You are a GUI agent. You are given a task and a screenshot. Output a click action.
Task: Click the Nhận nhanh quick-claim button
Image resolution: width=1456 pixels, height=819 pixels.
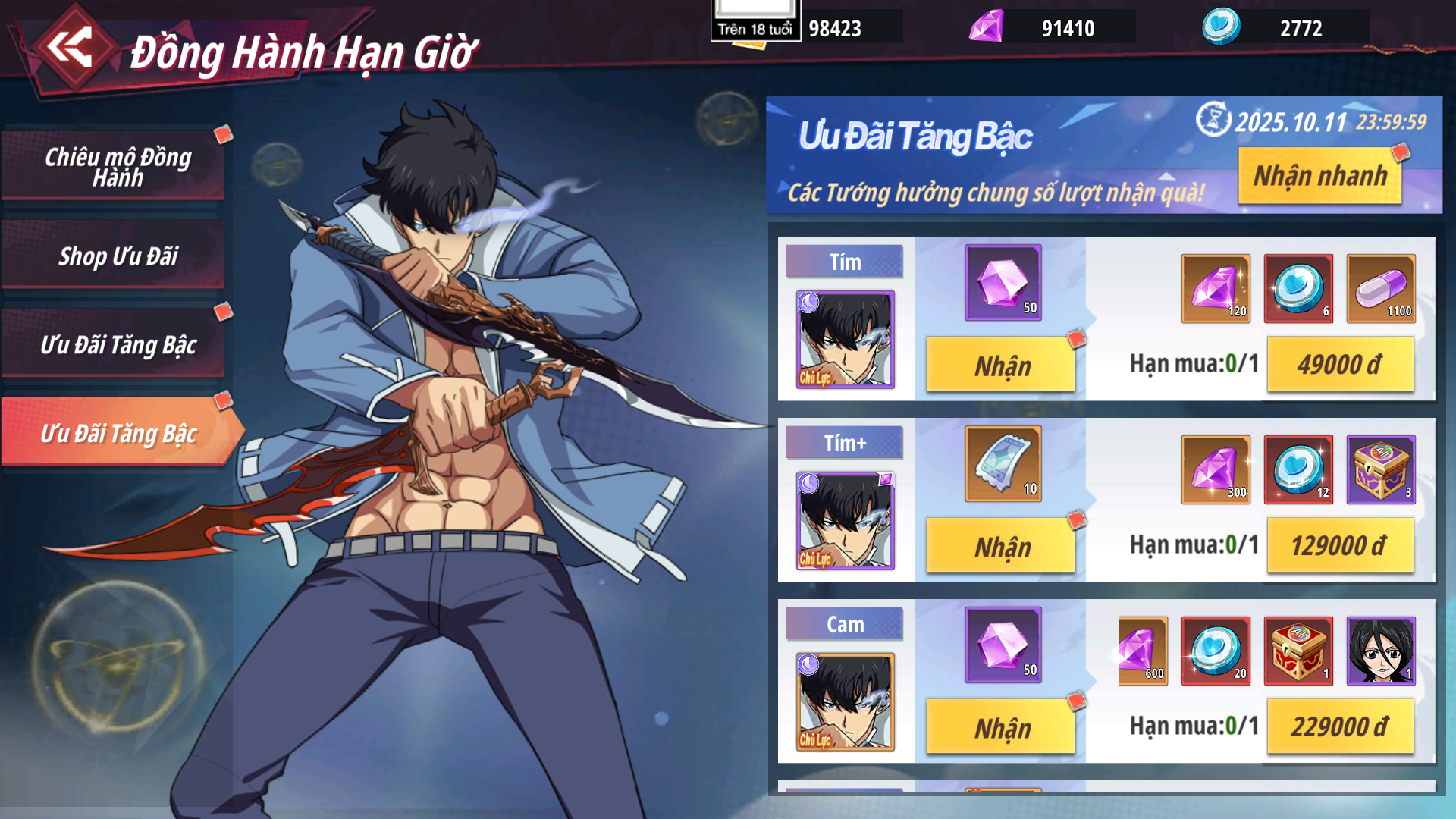point(1319,176)
